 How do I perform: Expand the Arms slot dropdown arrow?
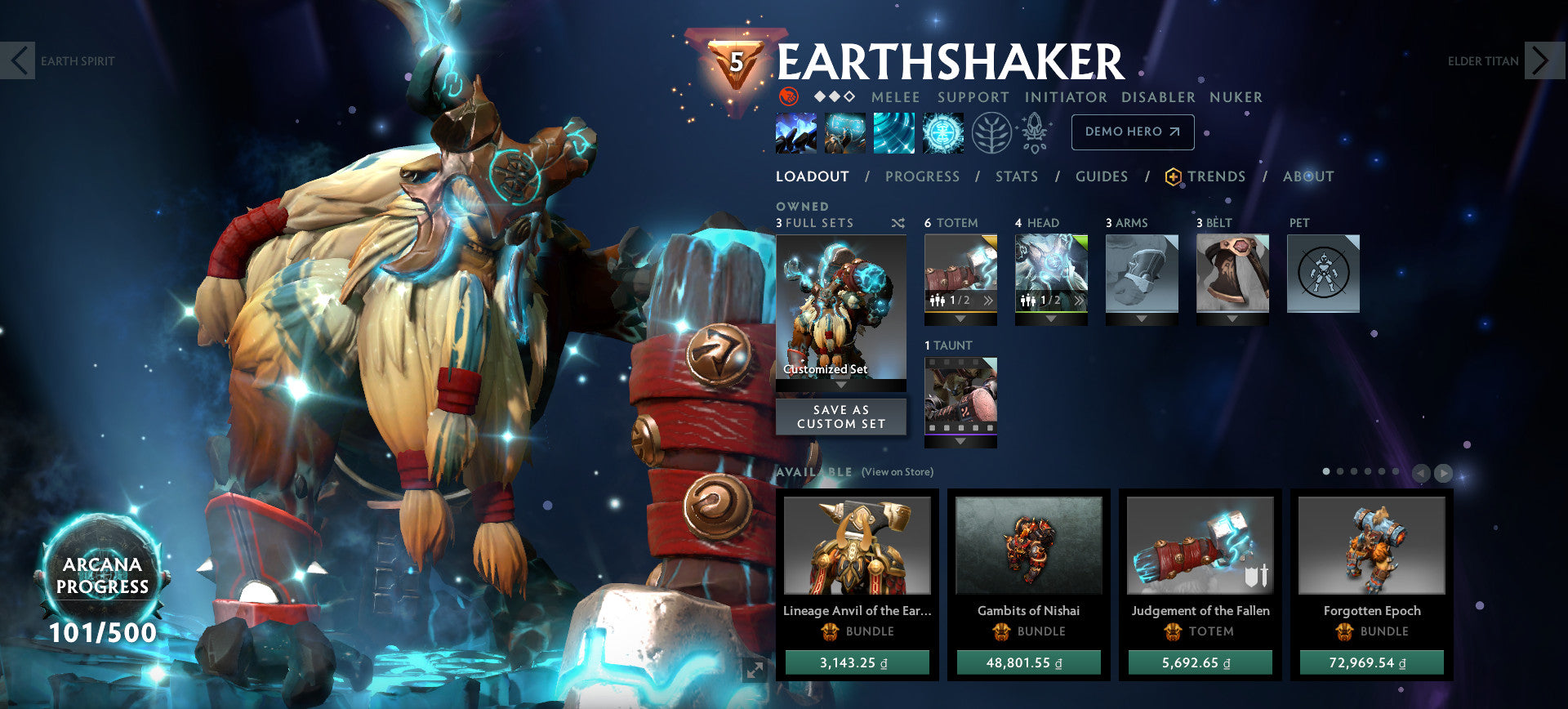pyautogui.click(x=1143, y=319)
